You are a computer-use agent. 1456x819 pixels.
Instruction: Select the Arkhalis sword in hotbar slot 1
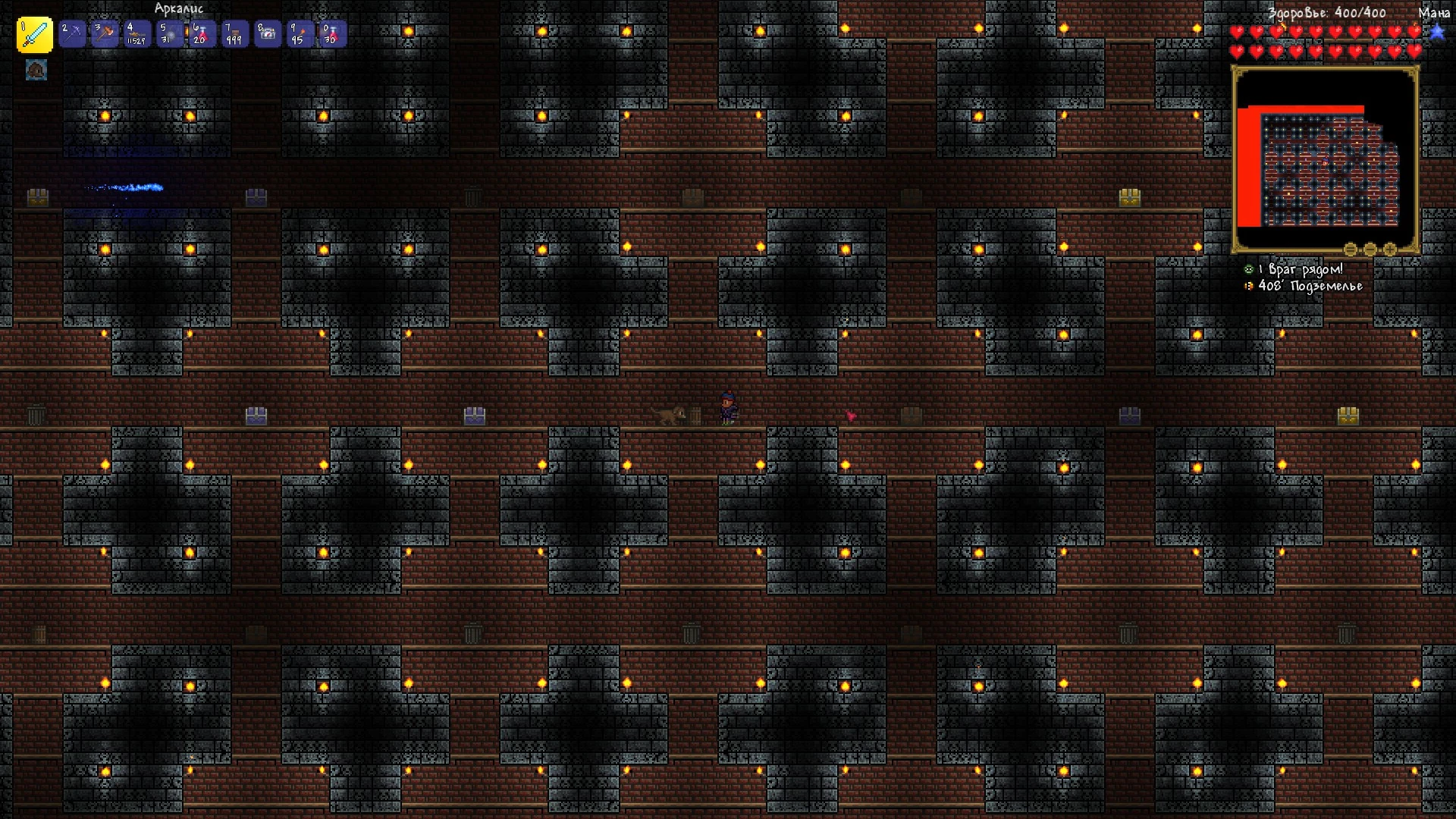[34, 33]
